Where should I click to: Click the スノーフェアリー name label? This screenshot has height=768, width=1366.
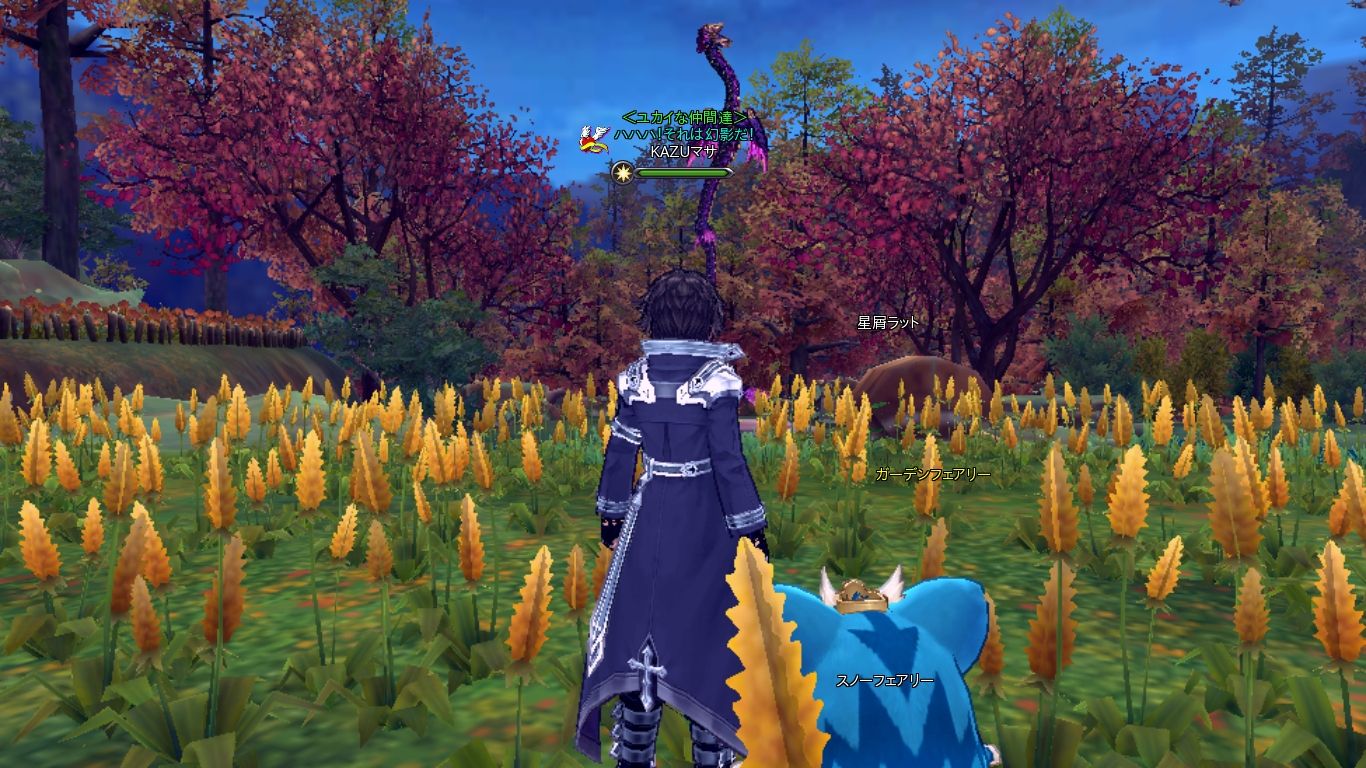click(x=885, y=681)
